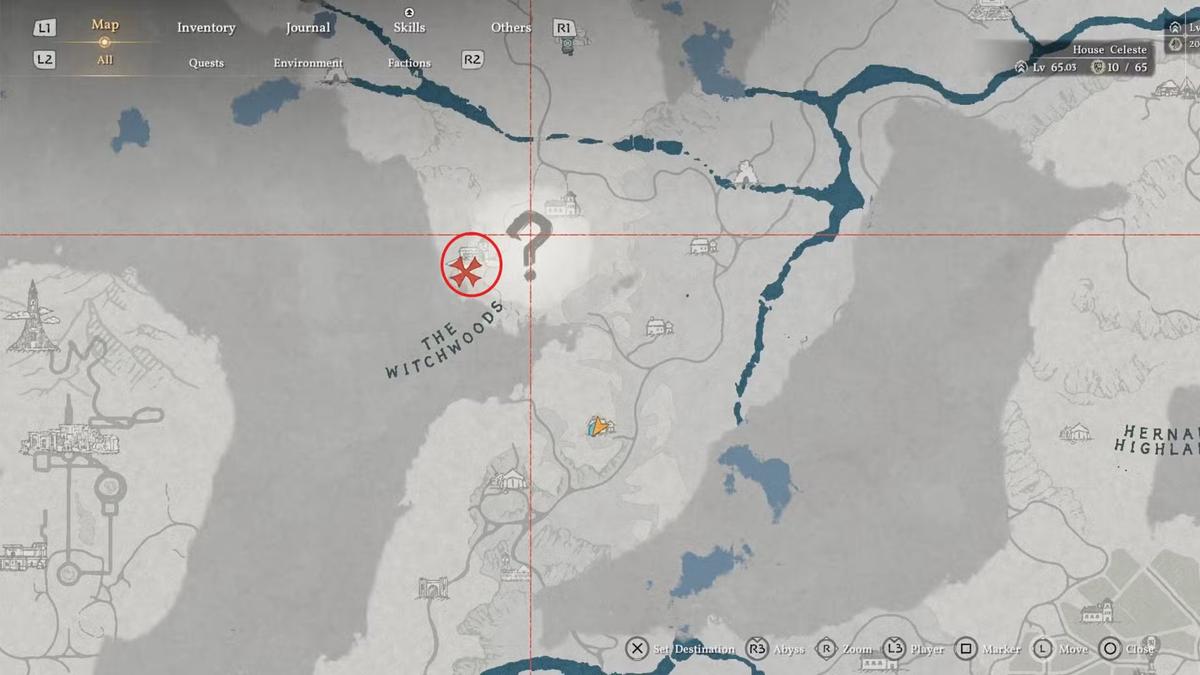Click the red circled quest marker
This screenshot has height=675, width=1200.
(470, 266)
